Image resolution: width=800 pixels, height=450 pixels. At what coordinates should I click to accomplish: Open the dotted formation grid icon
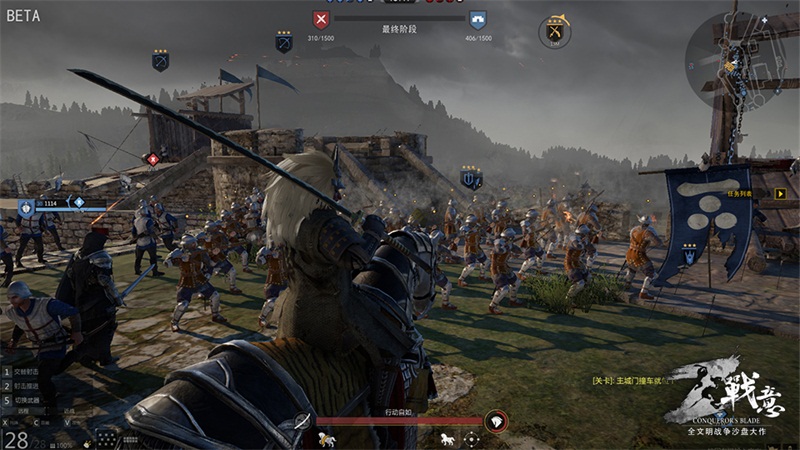(x=108, y=439)
